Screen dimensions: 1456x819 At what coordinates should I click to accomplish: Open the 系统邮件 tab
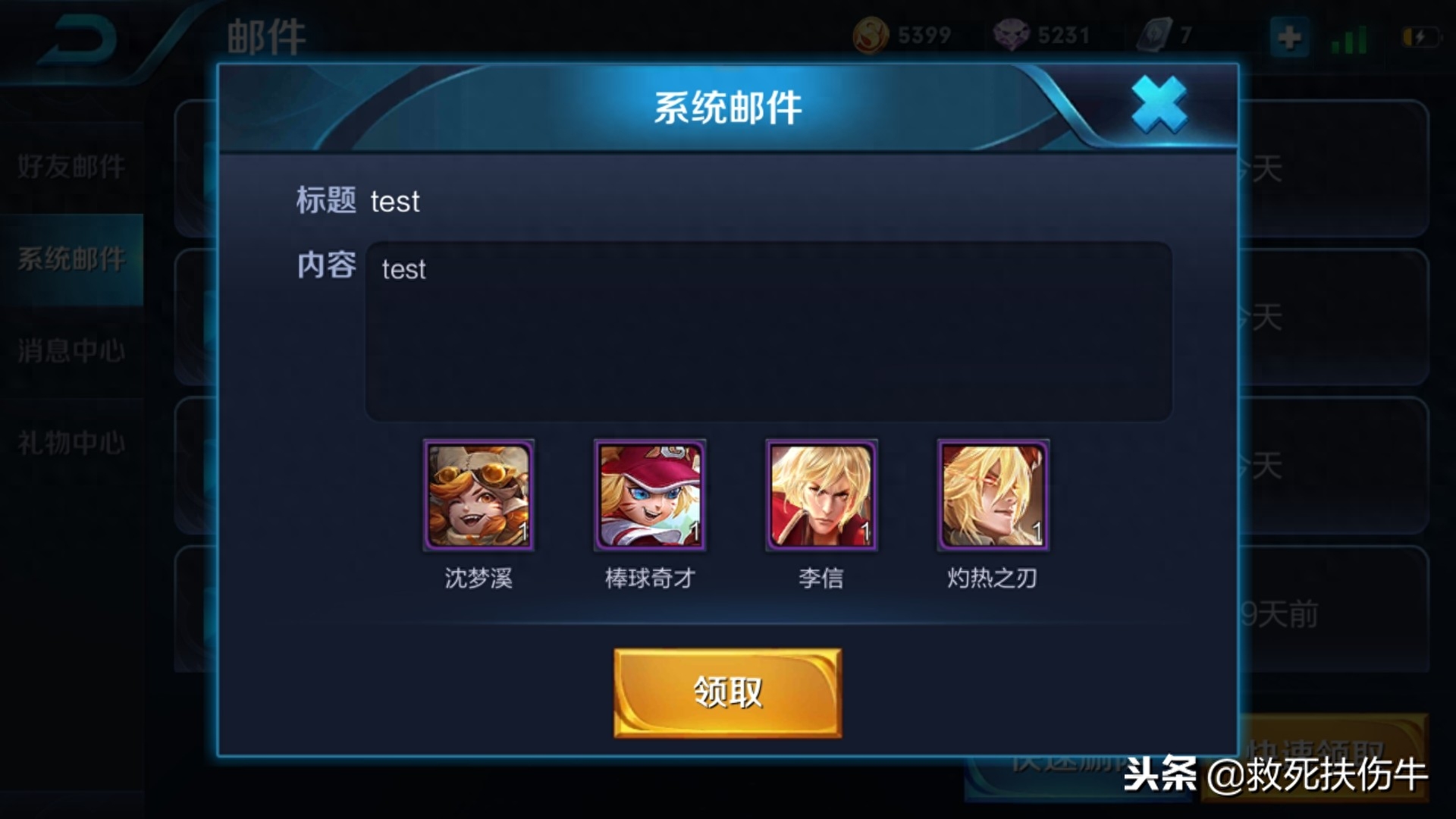(x=71, y=259)
